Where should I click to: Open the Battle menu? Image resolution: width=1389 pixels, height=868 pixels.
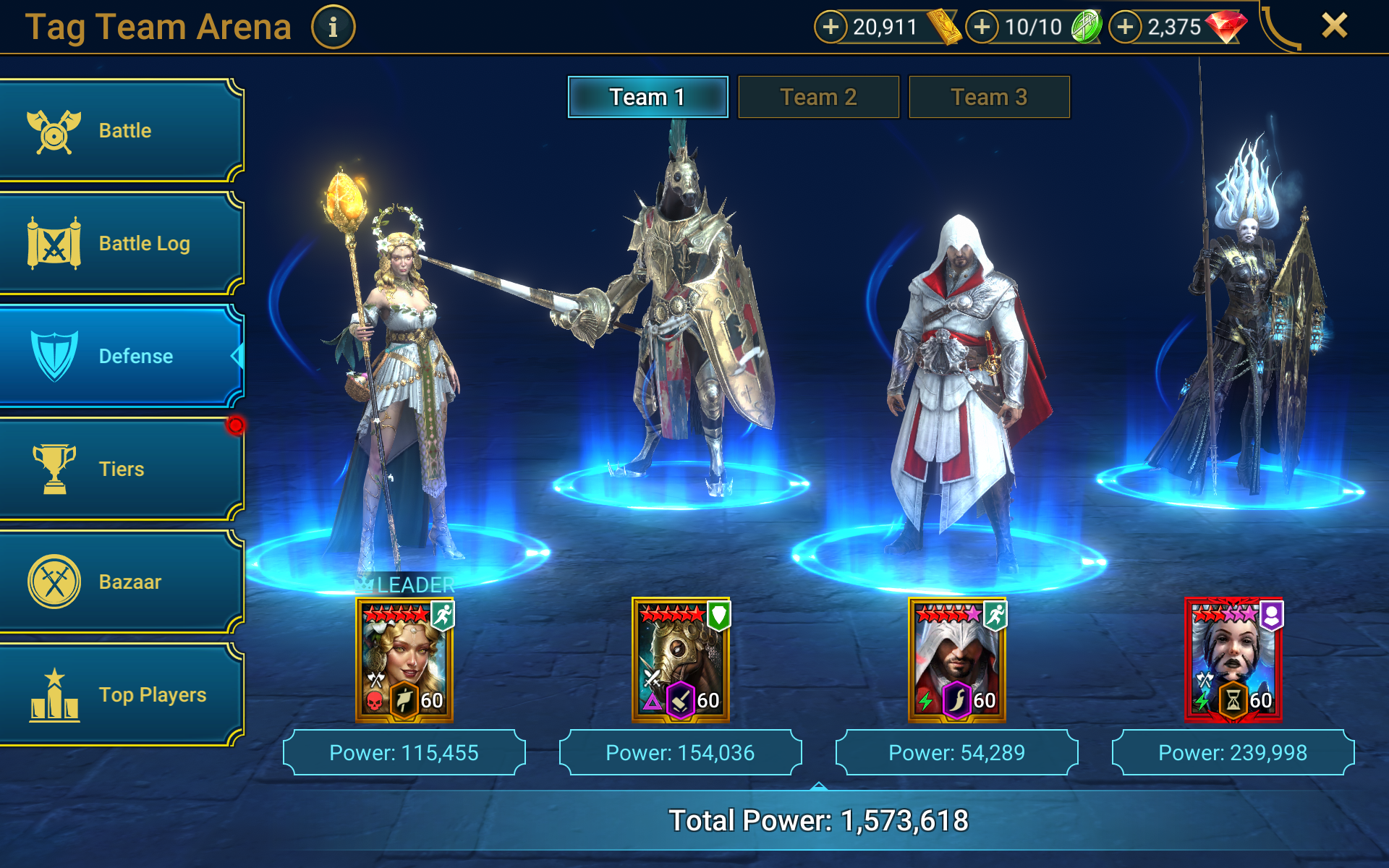coord(120,131)
